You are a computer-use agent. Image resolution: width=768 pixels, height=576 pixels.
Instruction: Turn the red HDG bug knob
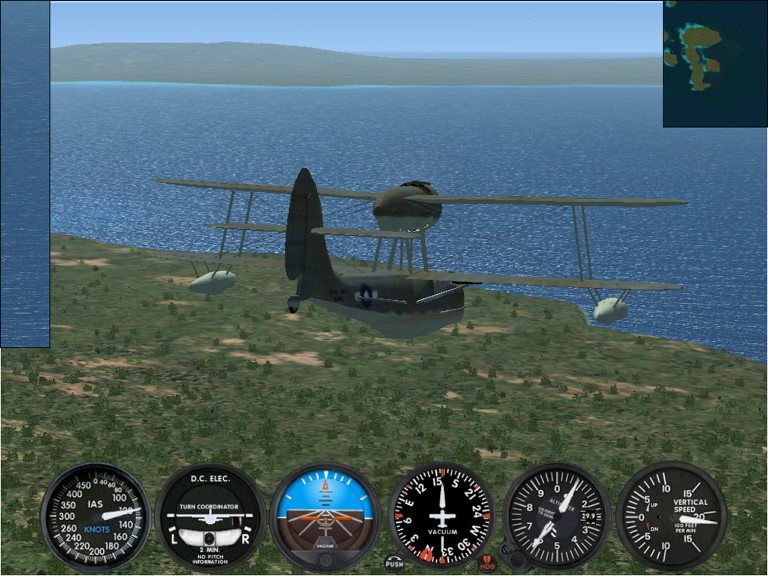click(487, 563)
